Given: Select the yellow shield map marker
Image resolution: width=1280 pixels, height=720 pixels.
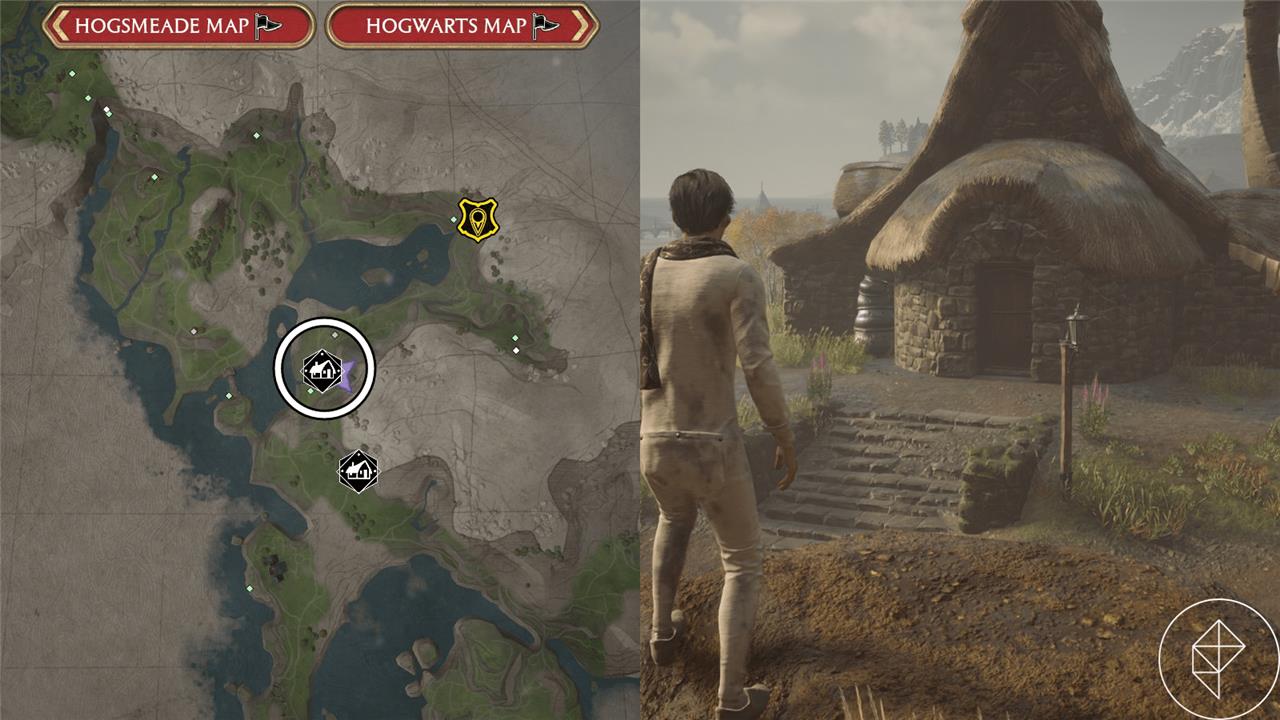Looking at the screenshot, I should click(478, 218).
